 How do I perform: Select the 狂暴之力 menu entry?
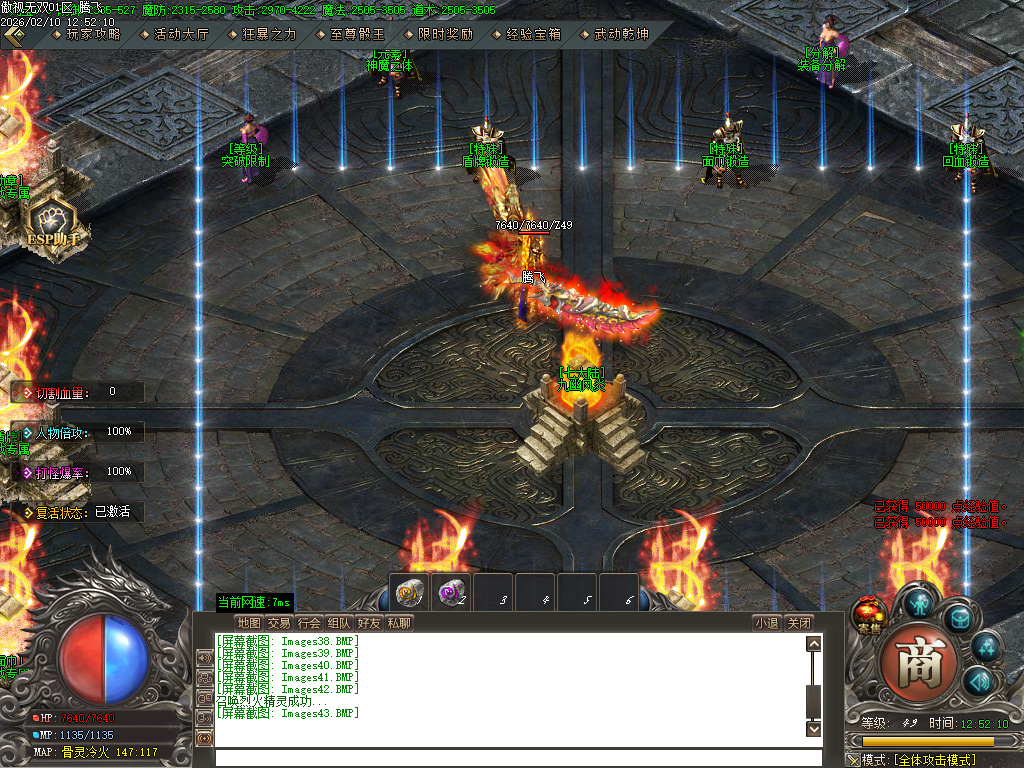click(262, 34)
